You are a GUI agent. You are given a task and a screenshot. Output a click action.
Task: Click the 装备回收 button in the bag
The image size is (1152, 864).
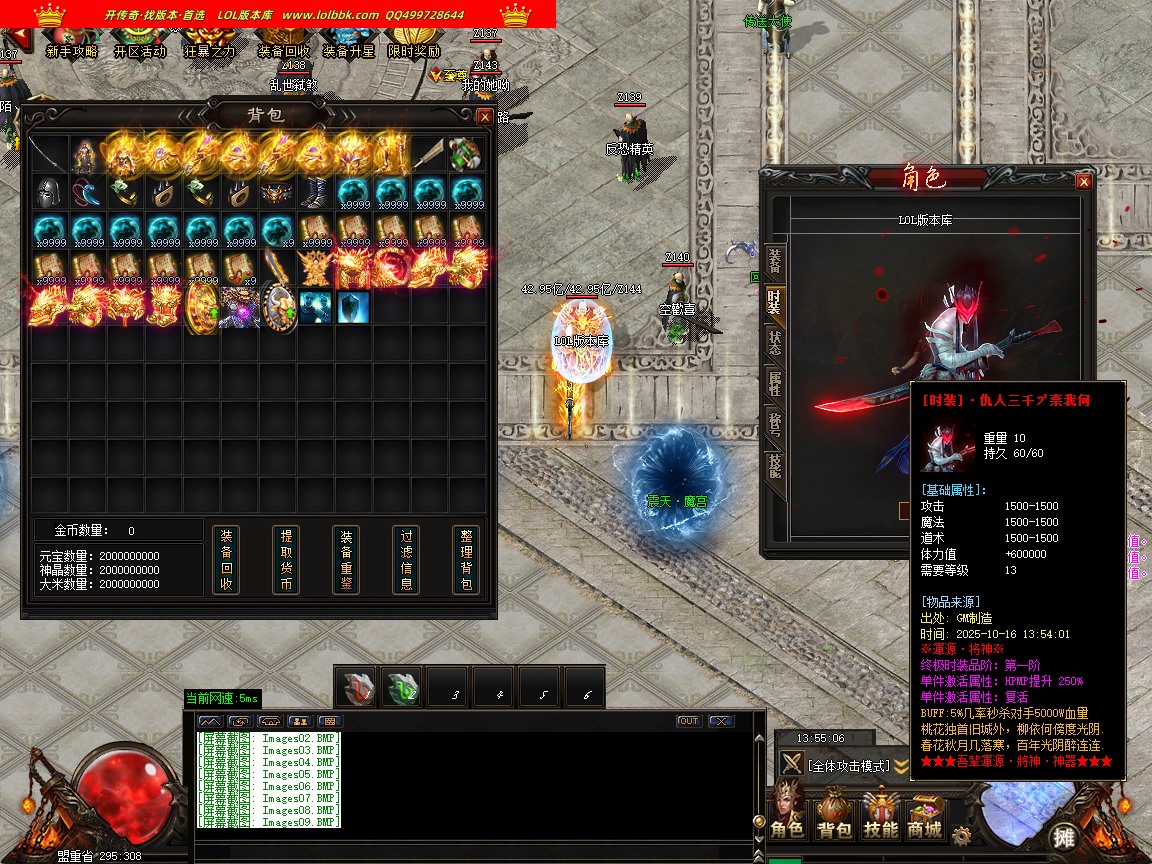pos(226,560)
